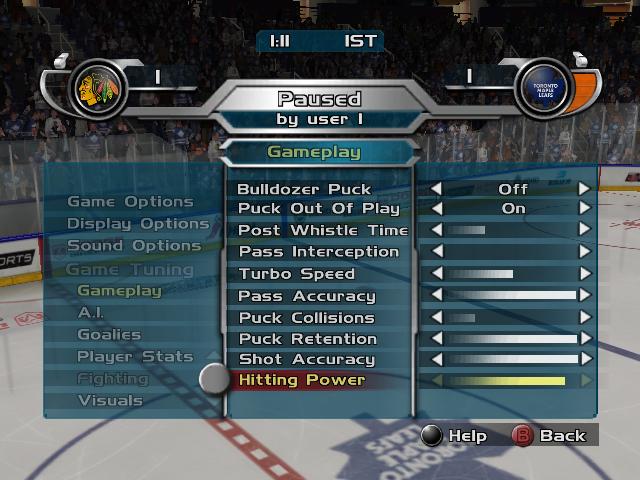This screenshot has width=640, height=480.
Task: Set the Puck Collisions slider
Action: (512, 318)
